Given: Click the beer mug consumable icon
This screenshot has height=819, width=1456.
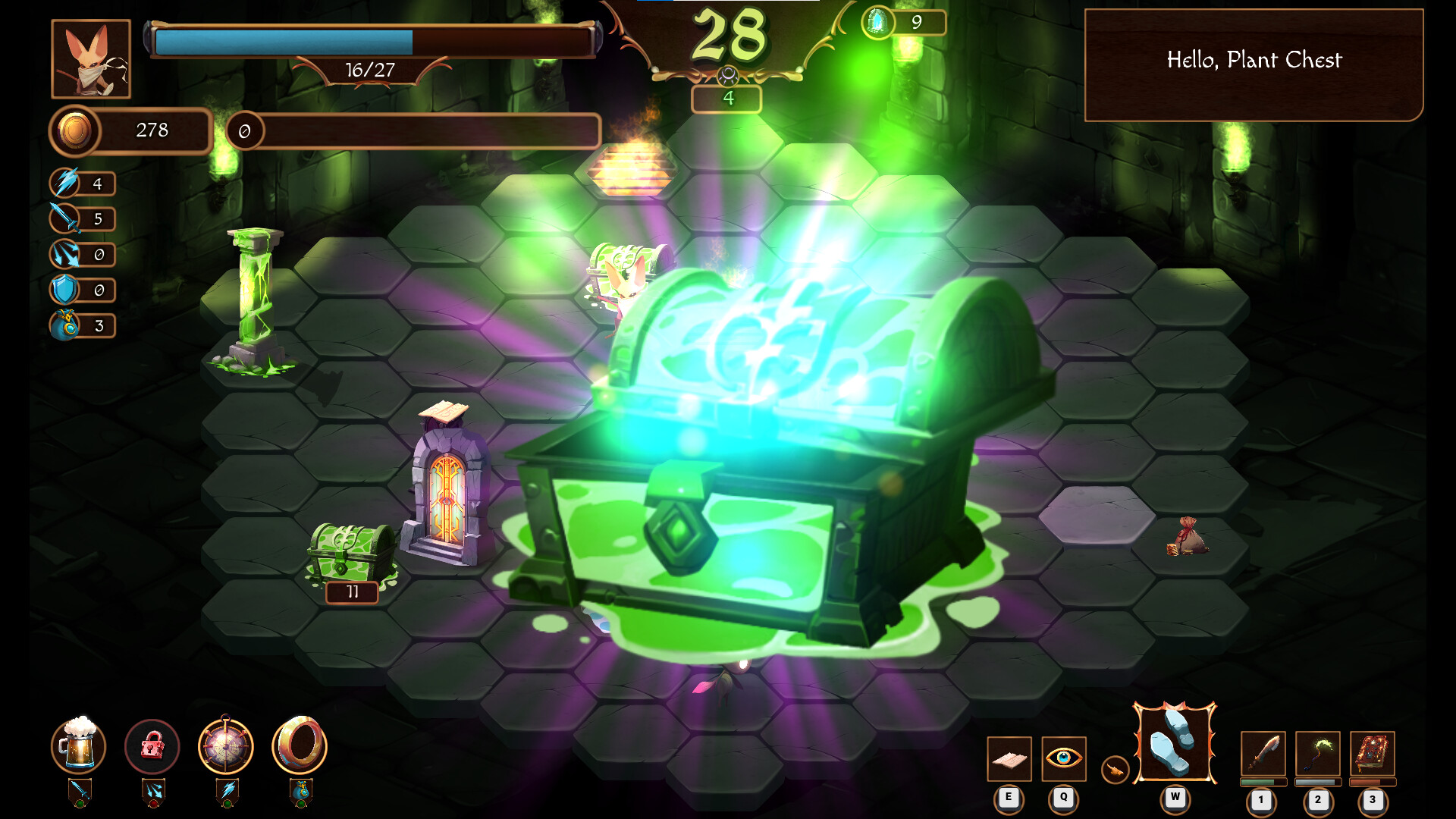Looking at the screenshot, I should point(80,747).
